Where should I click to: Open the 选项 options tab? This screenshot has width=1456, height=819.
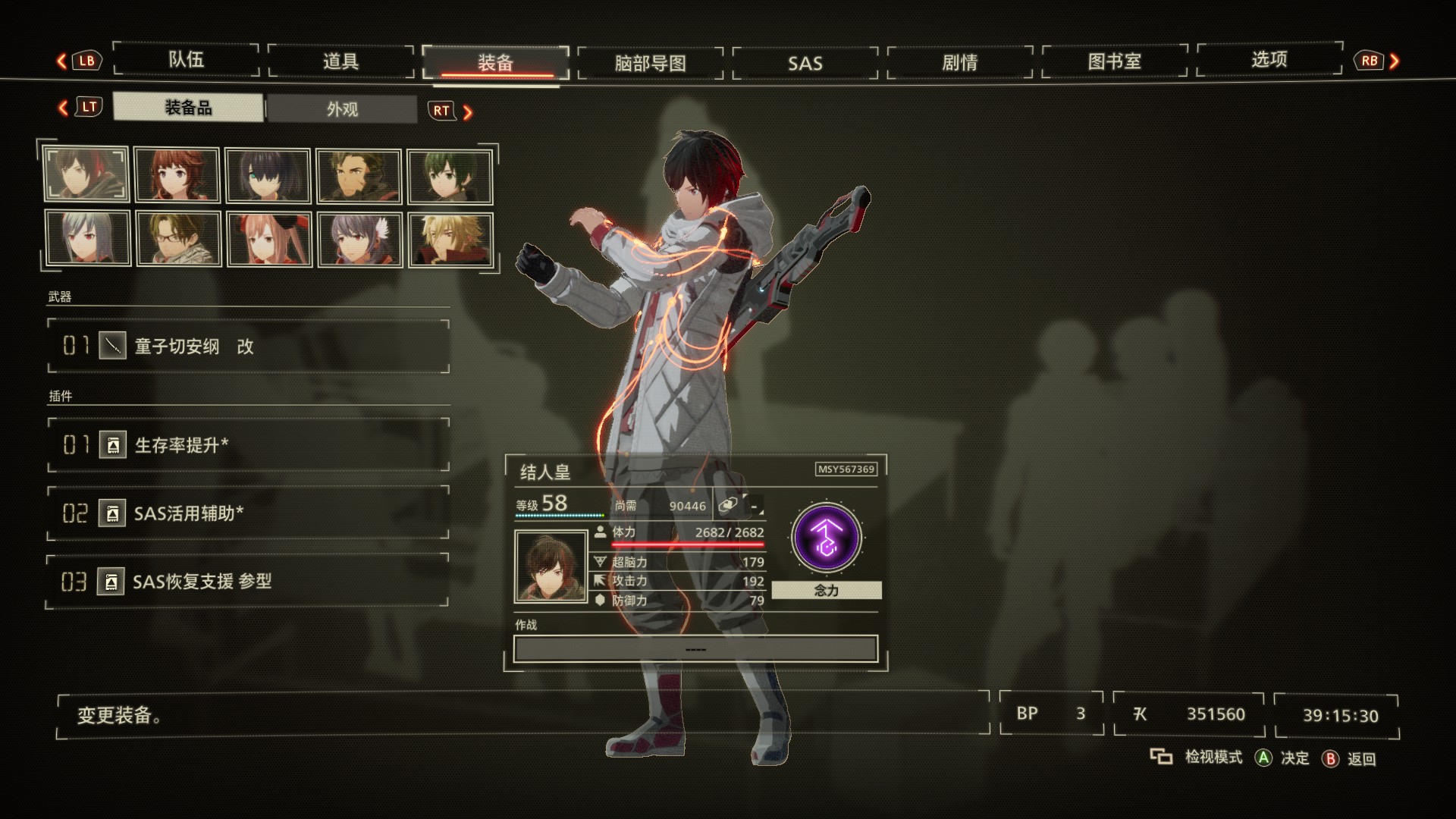(x=1269, y=59)
